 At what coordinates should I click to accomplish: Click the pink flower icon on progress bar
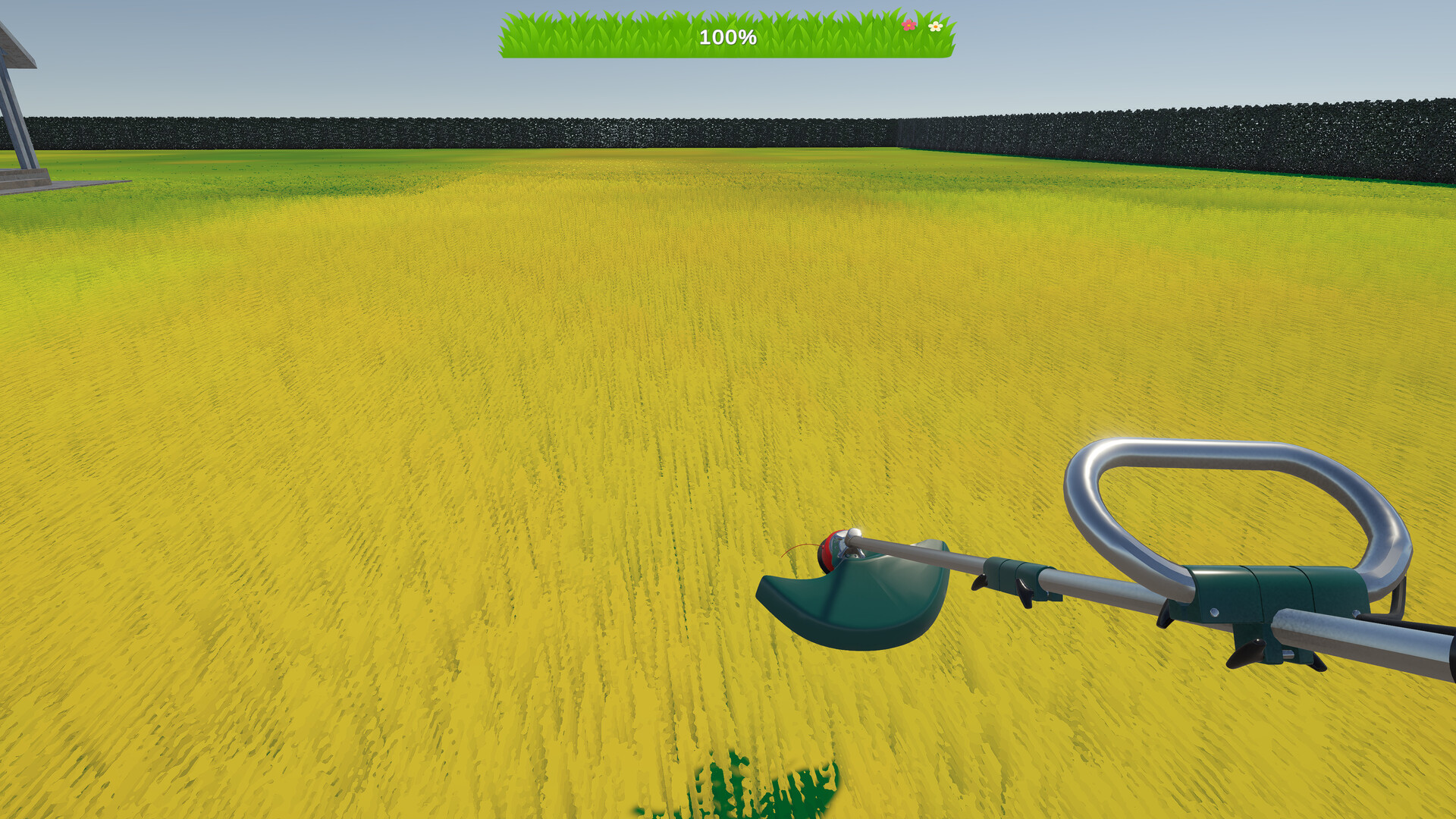(x=908, y=27)
